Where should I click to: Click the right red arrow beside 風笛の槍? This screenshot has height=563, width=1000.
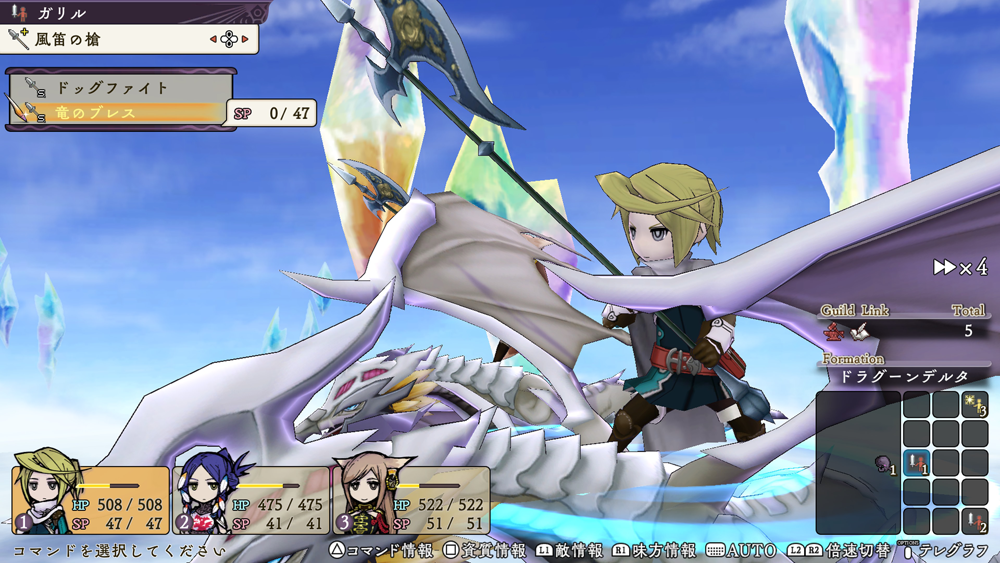pyautogui.click(x=245, y=40)
